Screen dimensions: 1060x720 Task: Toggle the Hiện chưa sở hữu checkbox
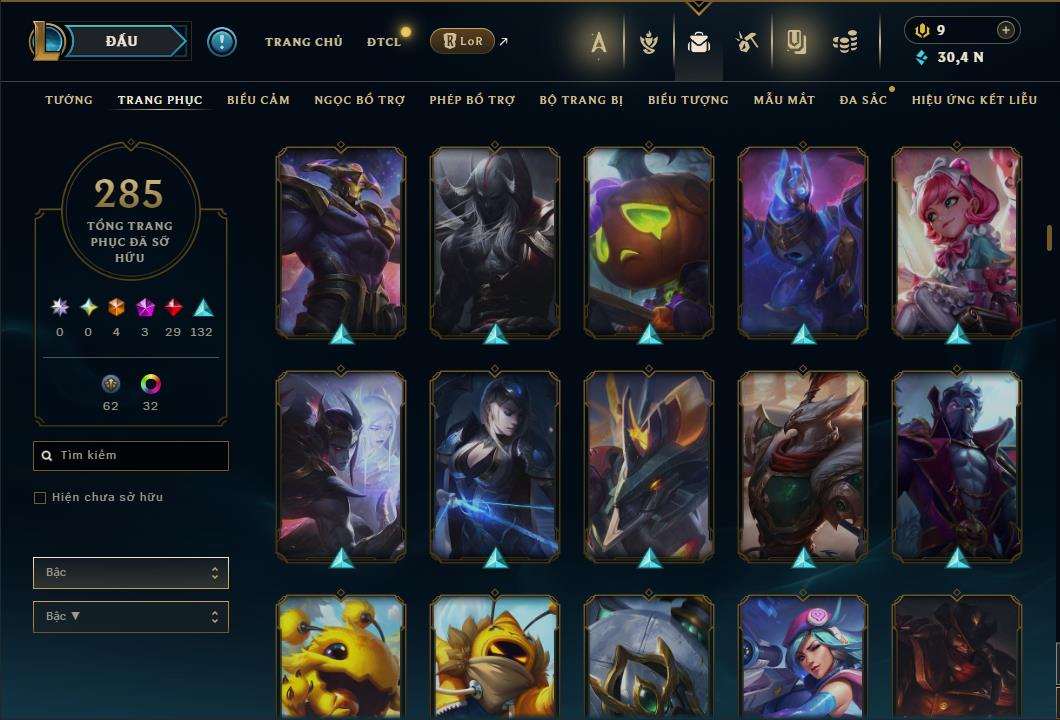pyautogui.click(x=40, y=498)
